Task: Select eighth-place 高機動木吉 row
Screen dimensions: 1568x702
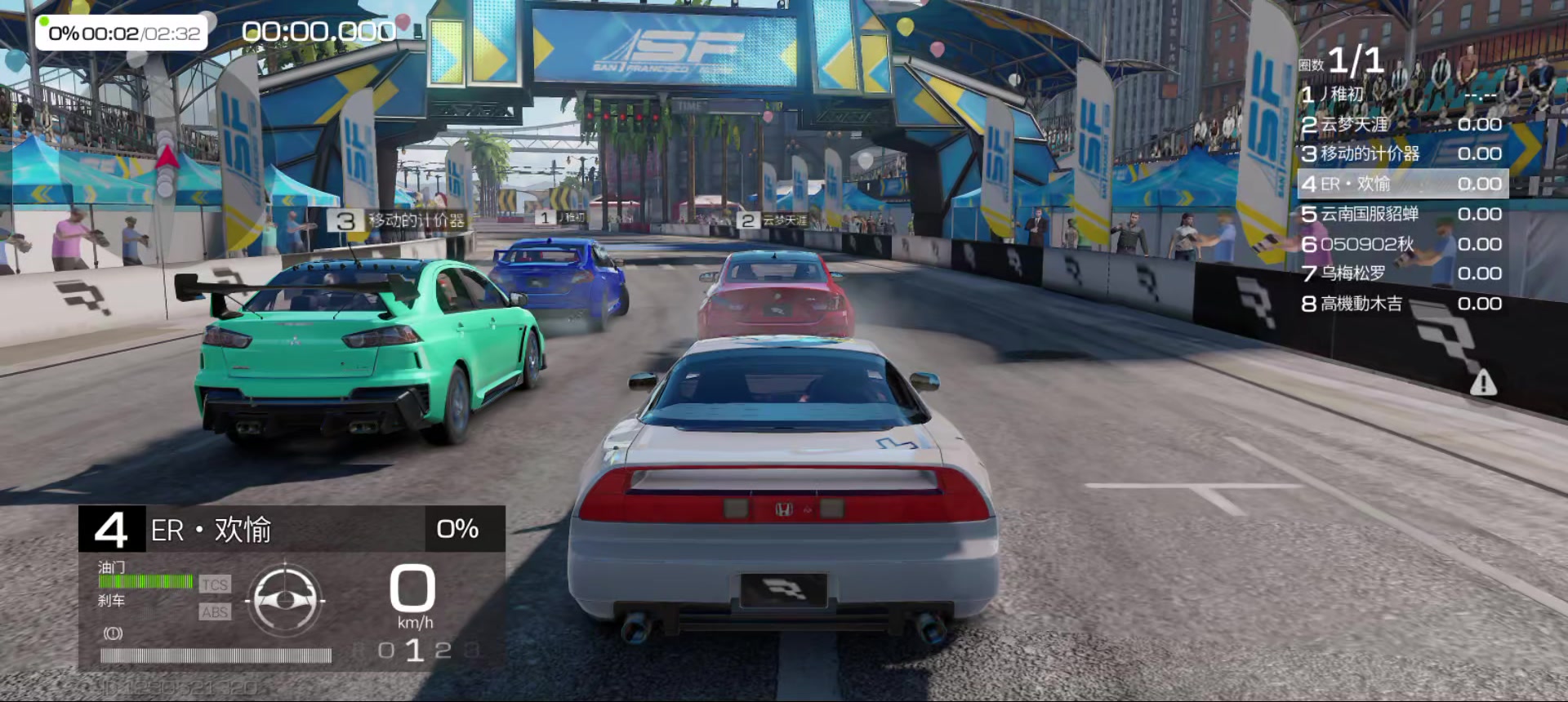Action: coord(1401,304)
